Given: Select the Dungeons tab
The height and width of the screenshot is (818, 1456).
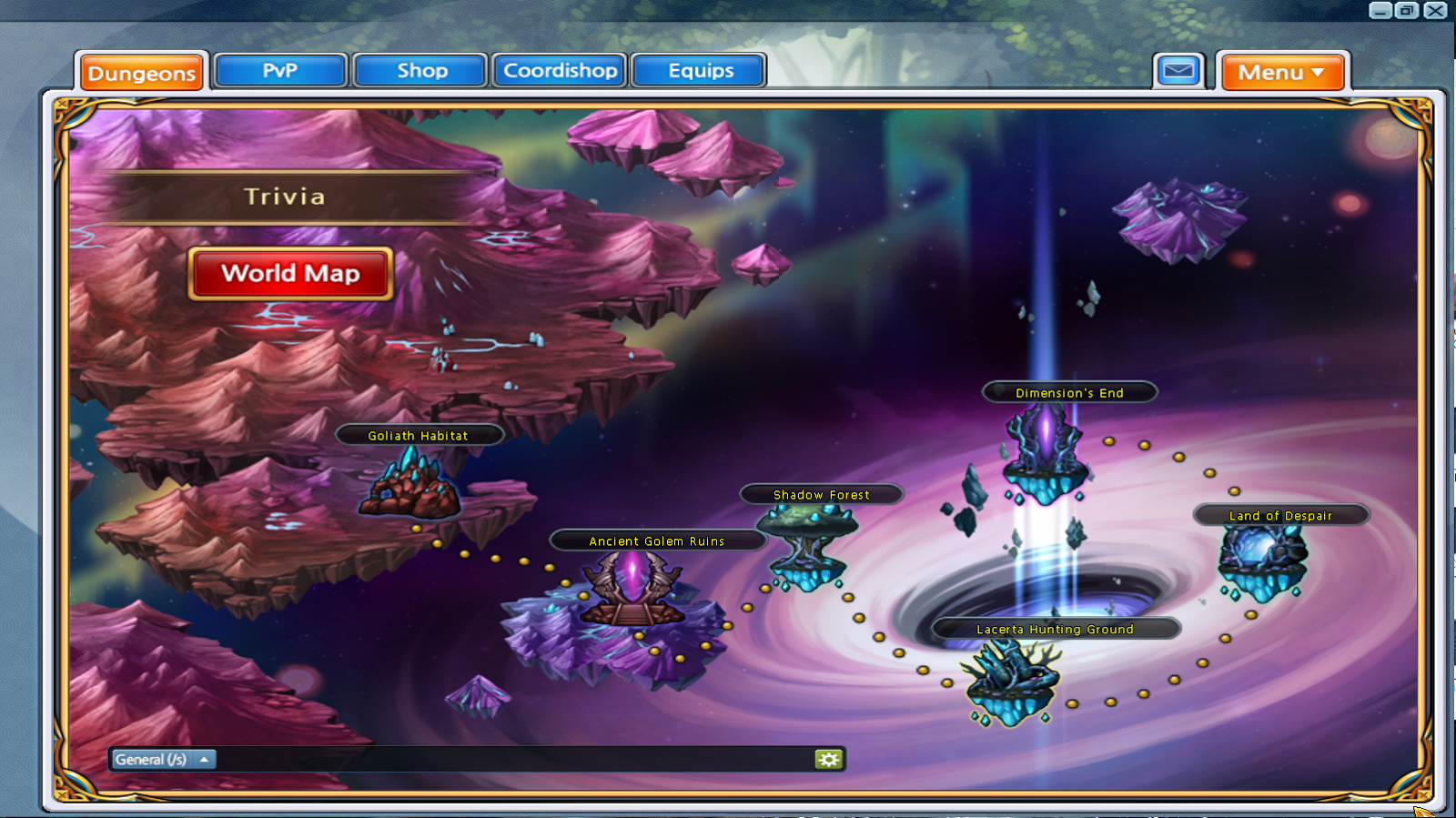Looking at the screenshot, I should 142,74.
